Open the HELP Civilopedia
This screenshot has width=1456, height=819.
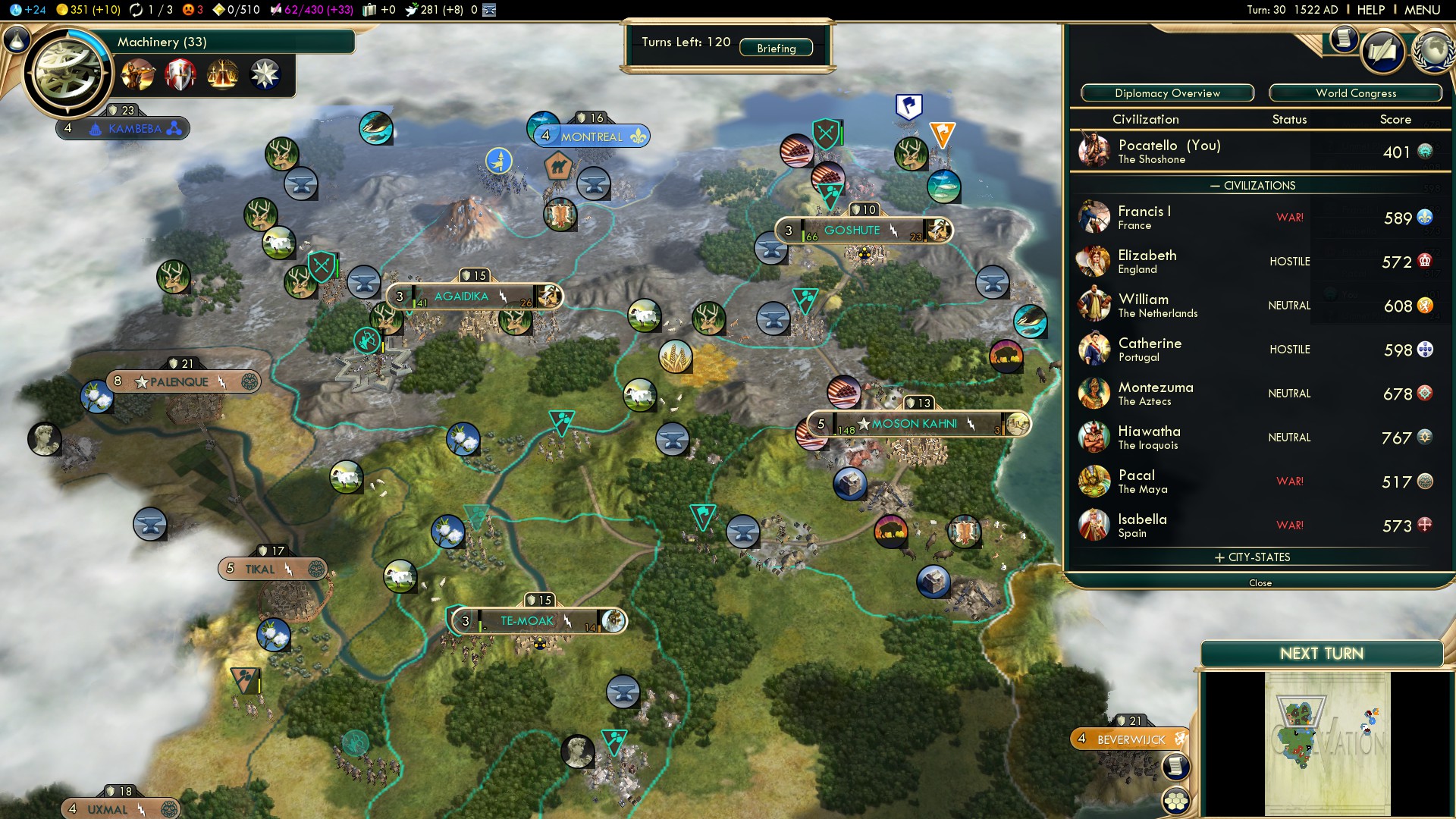(1370, 10)
